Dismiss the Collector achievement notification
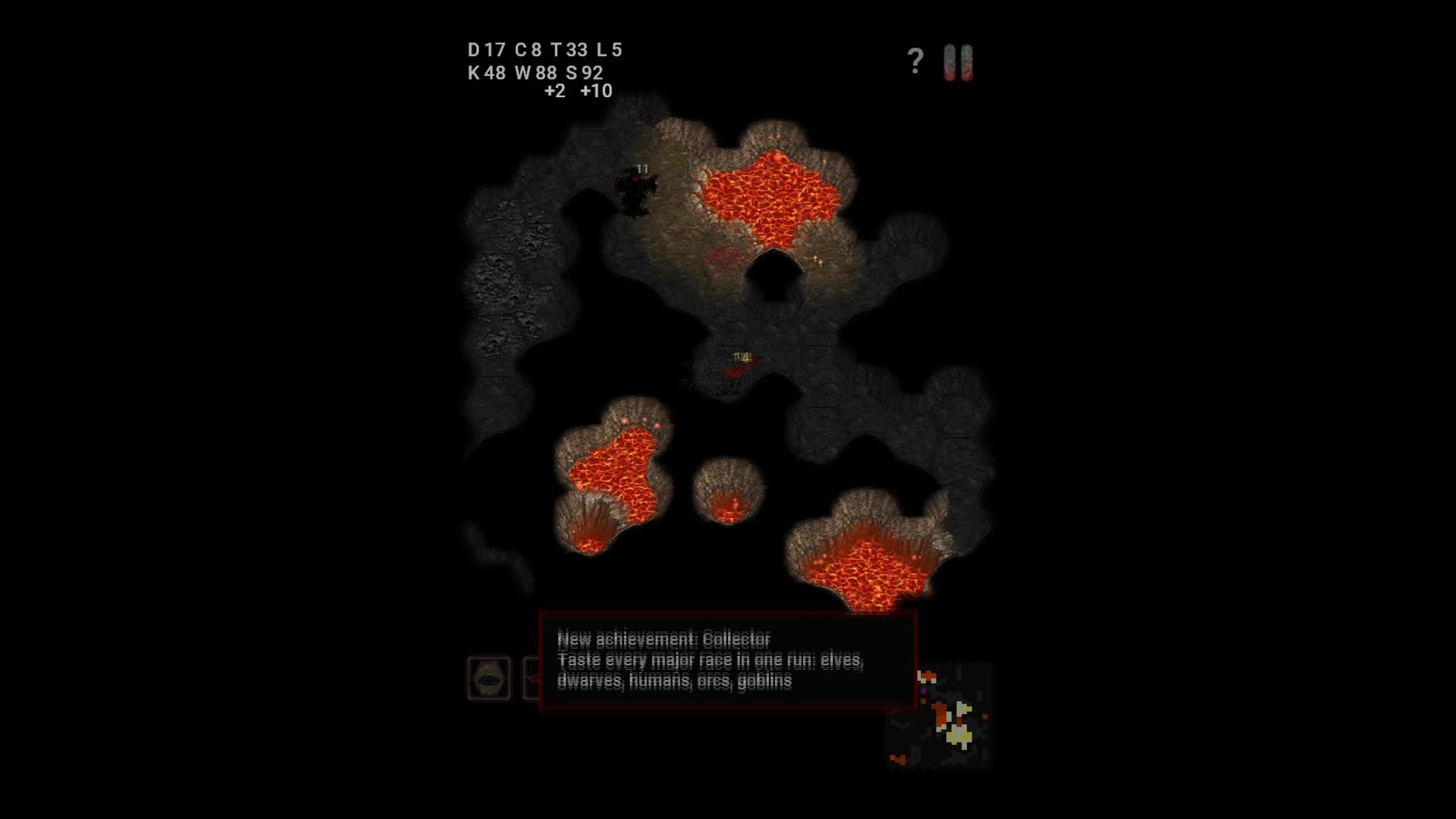 coord(726,661)
